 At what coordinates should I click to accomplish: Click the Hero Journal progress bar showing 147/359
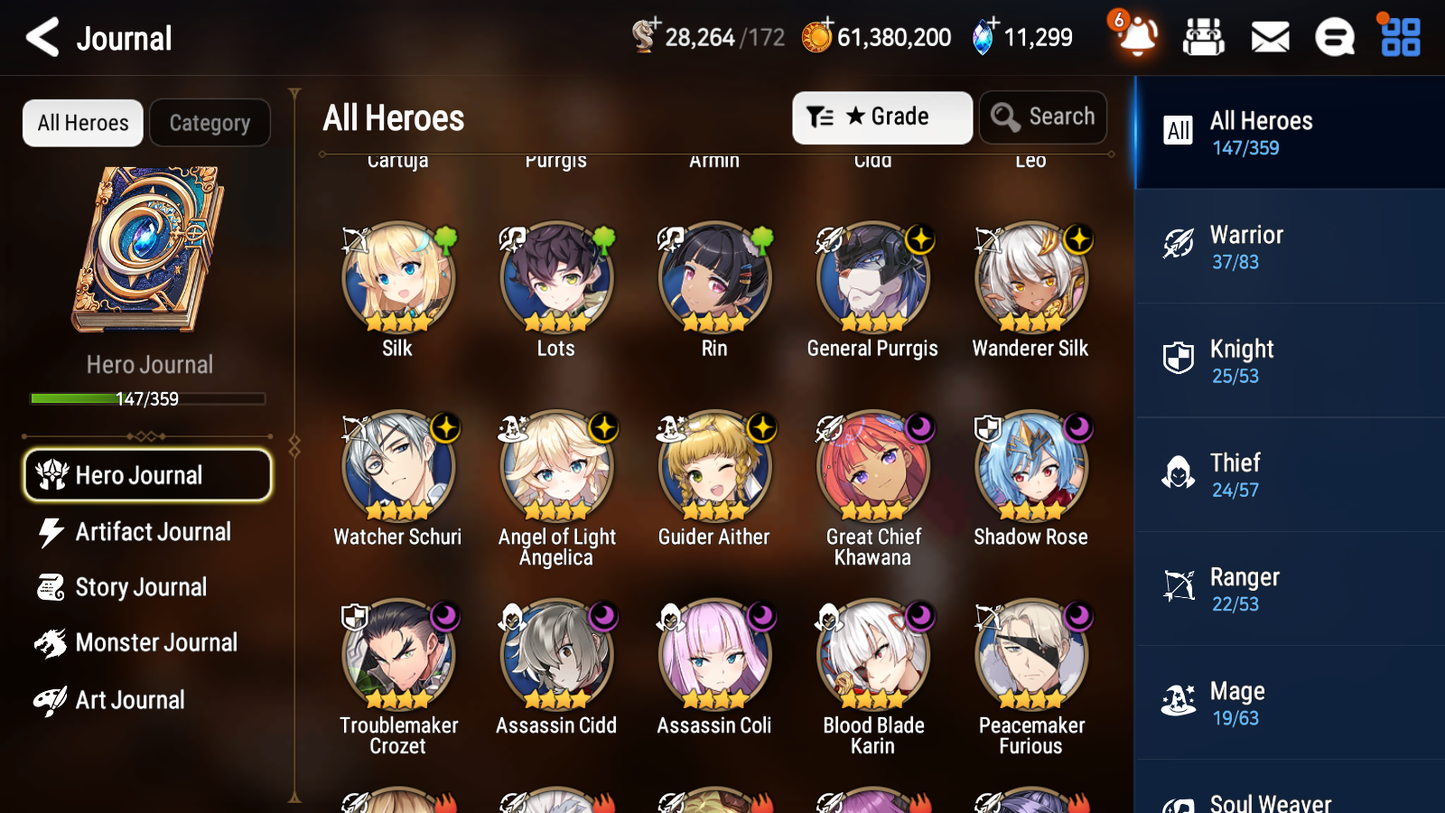coord(148,397)
